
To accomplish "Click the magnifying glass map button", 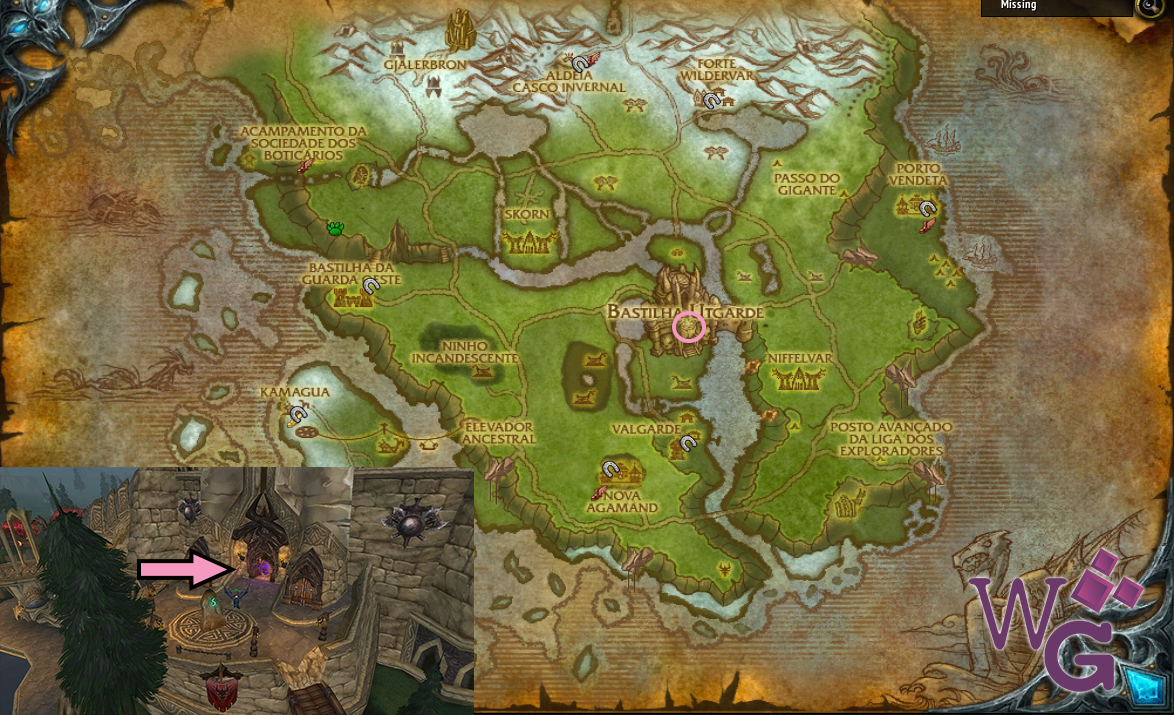I will tap(1148, 6).
